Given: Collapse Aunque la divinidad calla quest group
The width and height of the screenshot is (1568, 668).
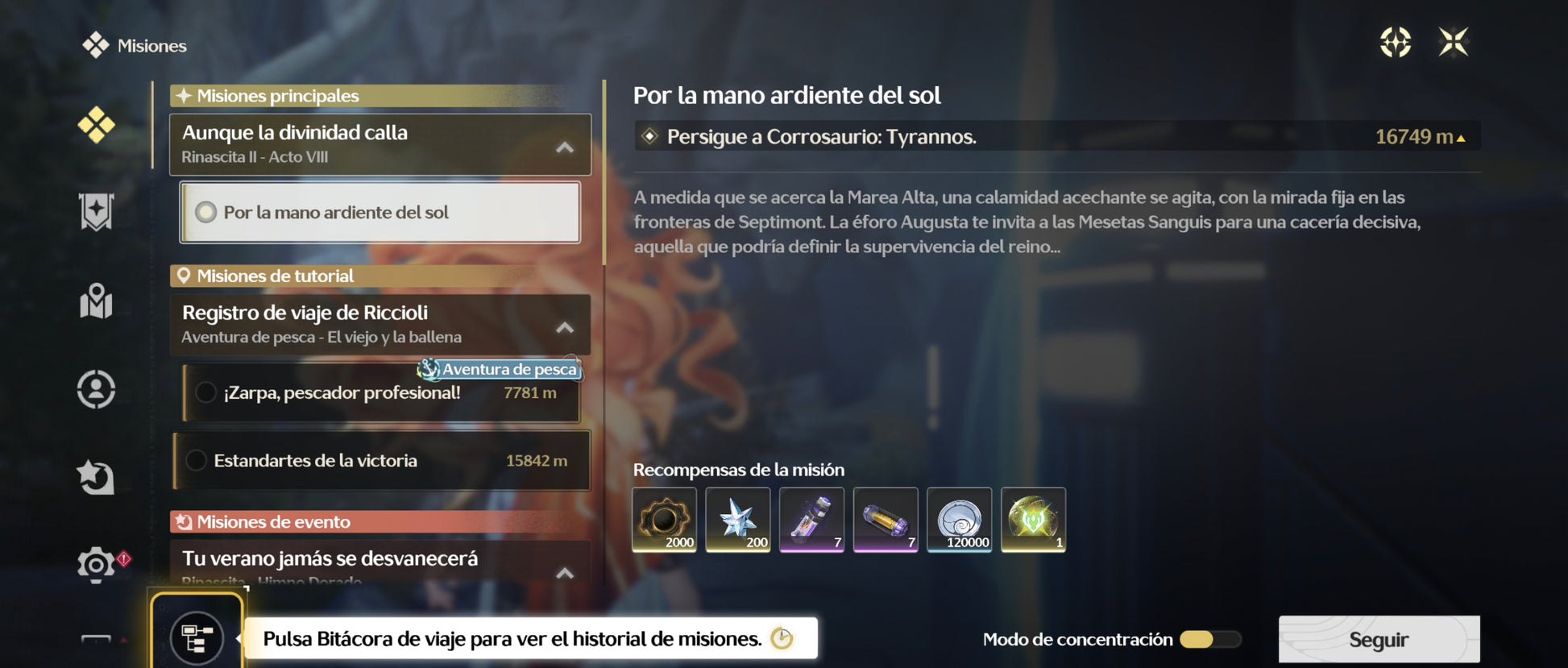Looking at the screenshot, I should pyautogui.click(x=565, y=147).
